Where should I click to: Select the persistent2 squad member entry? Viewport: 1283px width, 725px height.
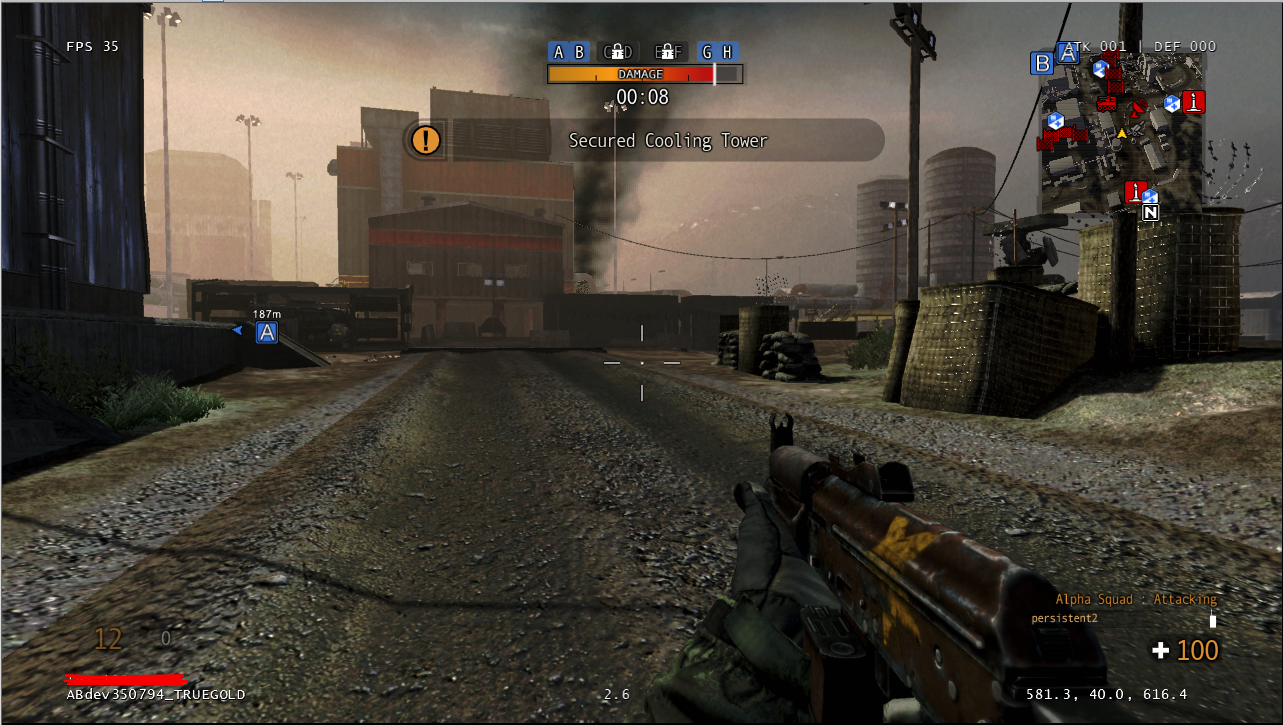(x=1064, y=618)
